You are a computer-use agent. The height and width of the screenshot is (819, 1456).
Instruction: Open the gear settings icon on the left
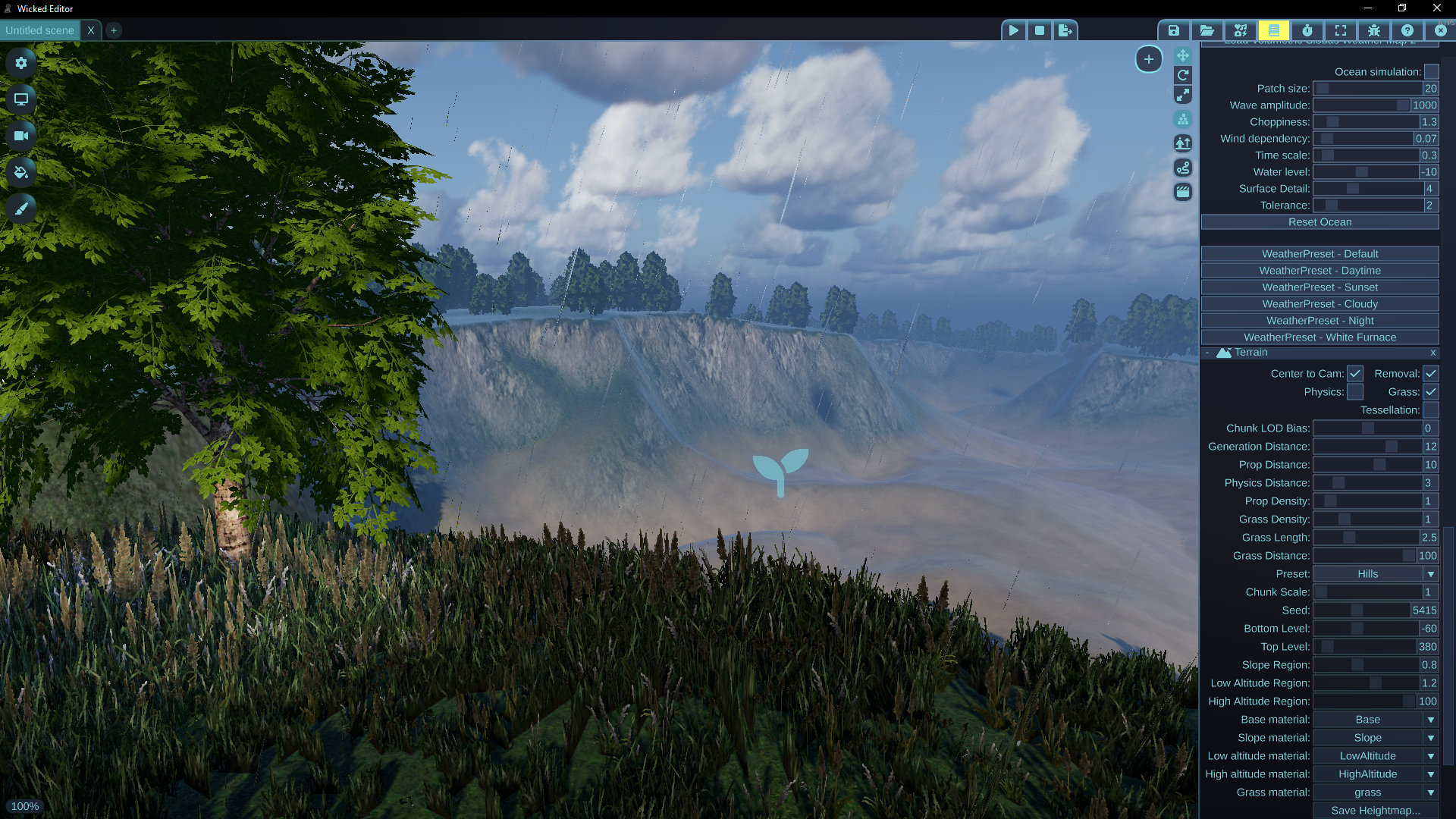pos(21,63)
